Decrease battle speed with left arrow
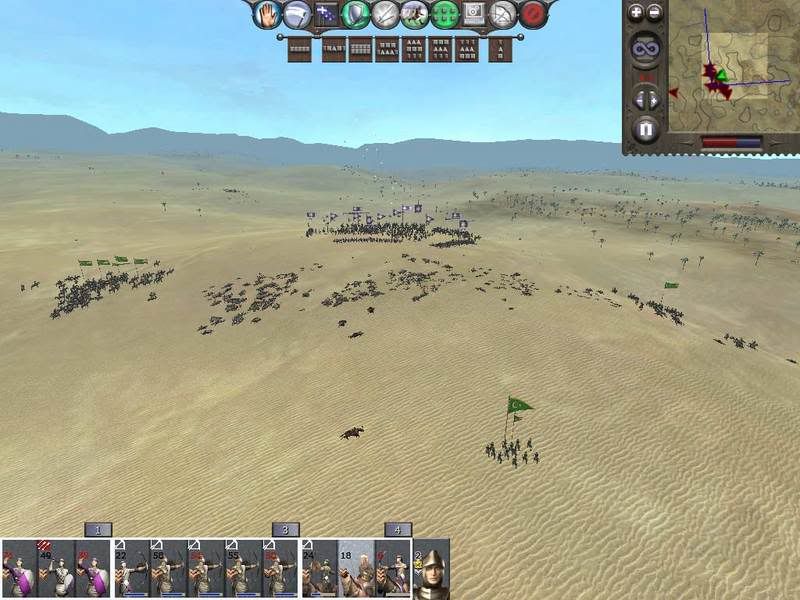This screenshot has height=600, width=800. (x=638, y=99)
